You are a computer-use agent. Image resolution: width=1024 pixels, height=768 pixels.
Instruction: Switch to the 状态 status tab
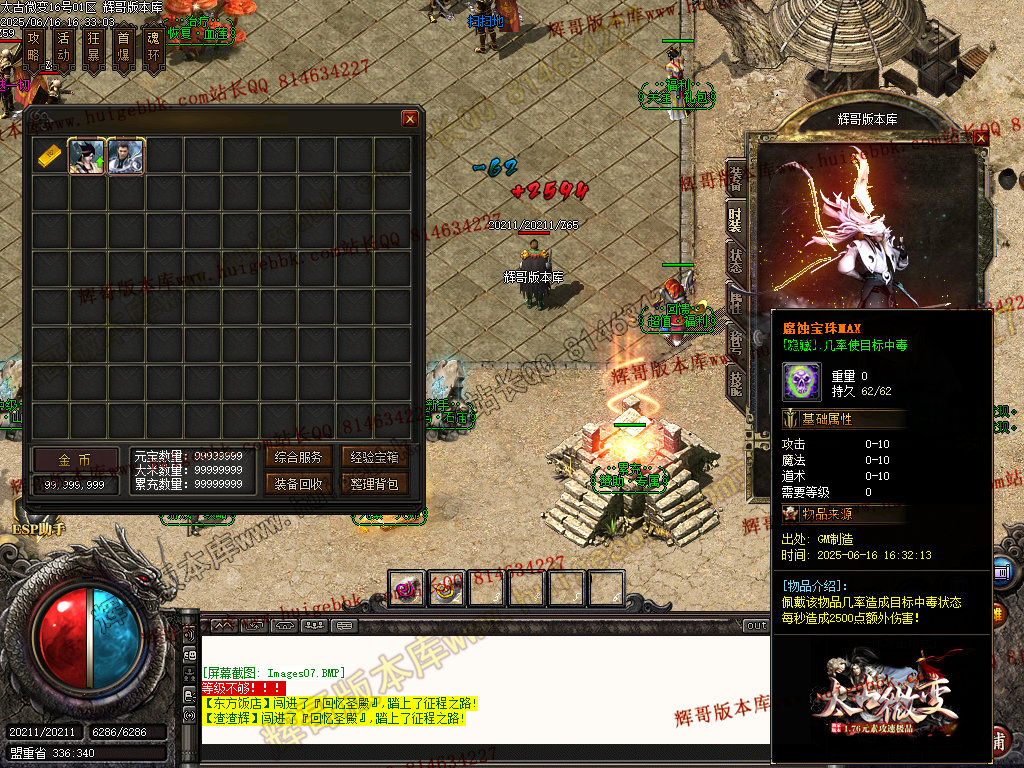(x=735, y=257)
